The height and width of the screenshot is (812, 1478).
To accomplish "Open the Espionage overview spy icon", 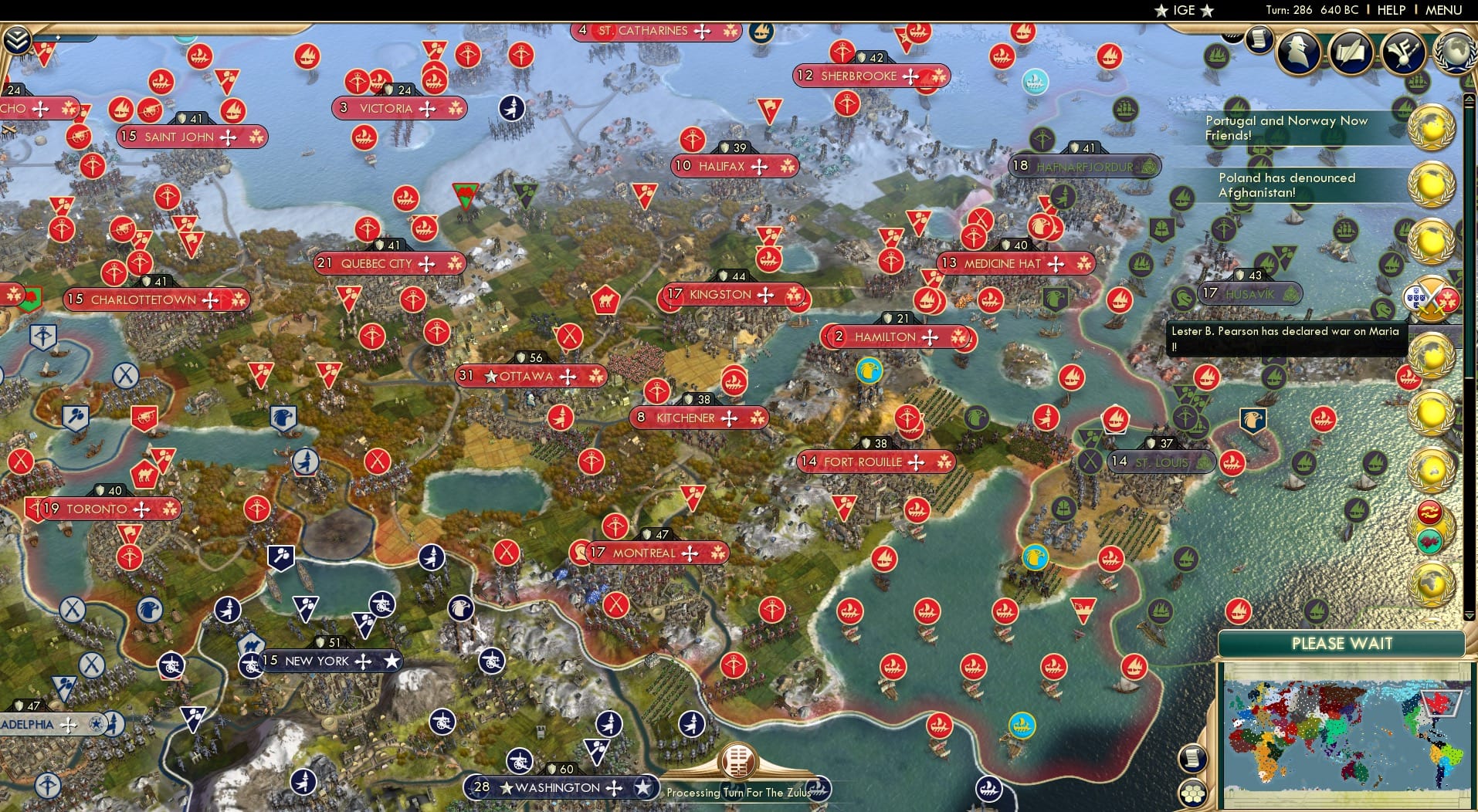I will pyautogui.click(x=1297, y=52).
